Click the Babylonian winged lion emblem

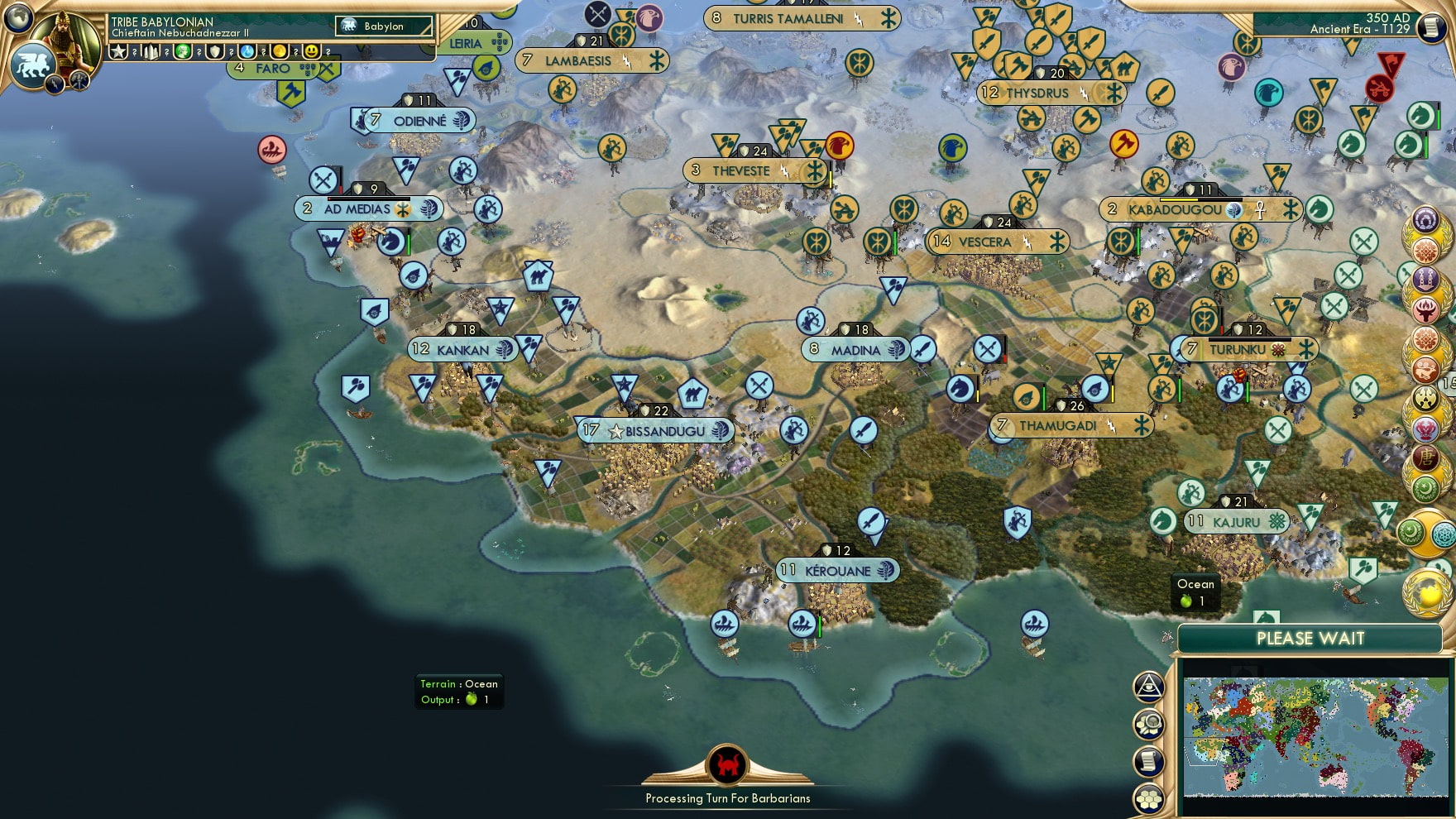pos(33,65)
